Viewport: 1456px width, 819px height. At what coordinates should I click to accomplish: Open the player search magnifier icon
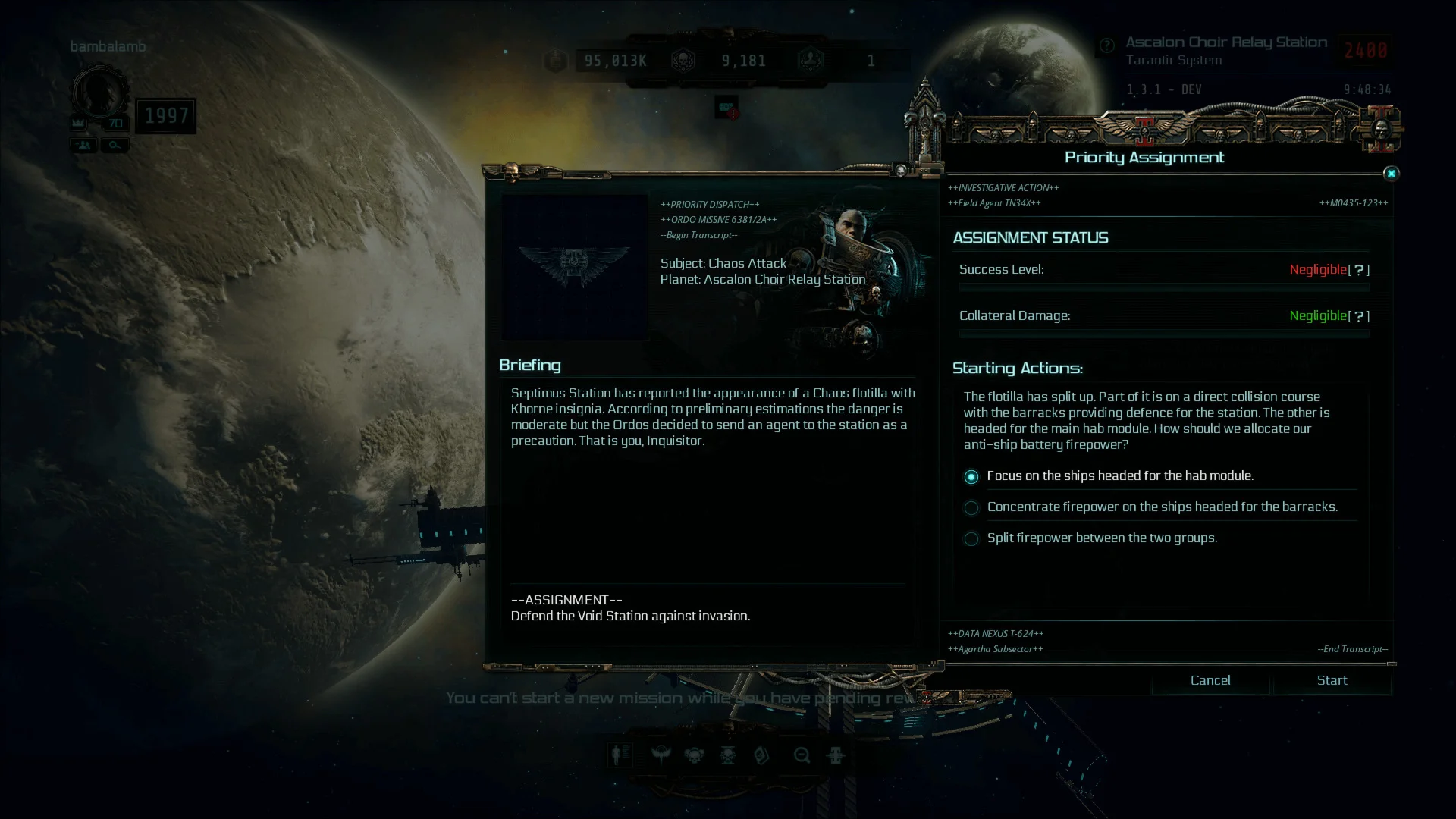pyautogui.click(x=115, y=145)
